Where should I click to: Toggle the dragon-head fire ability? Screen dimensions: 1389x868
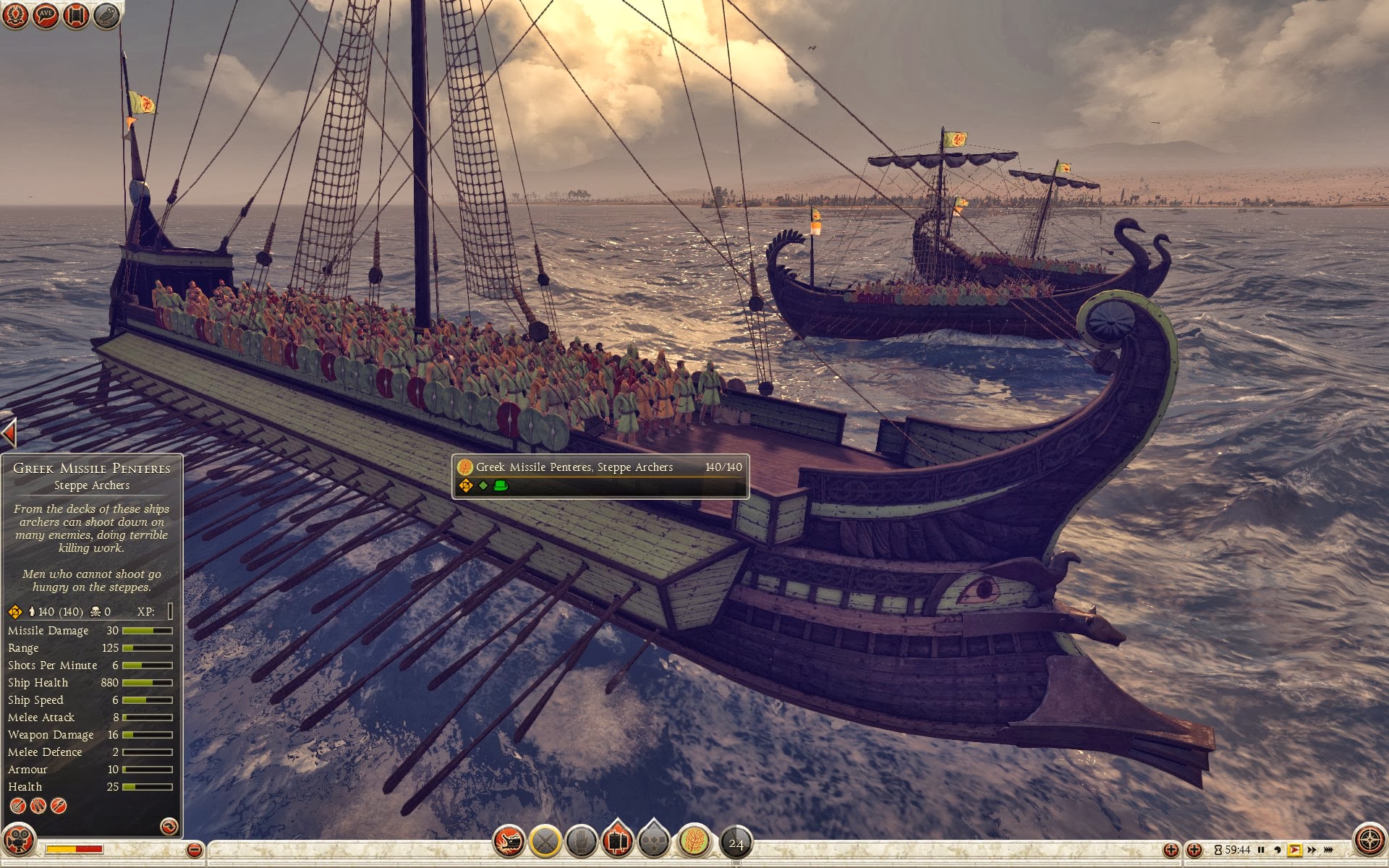point(509,841)
